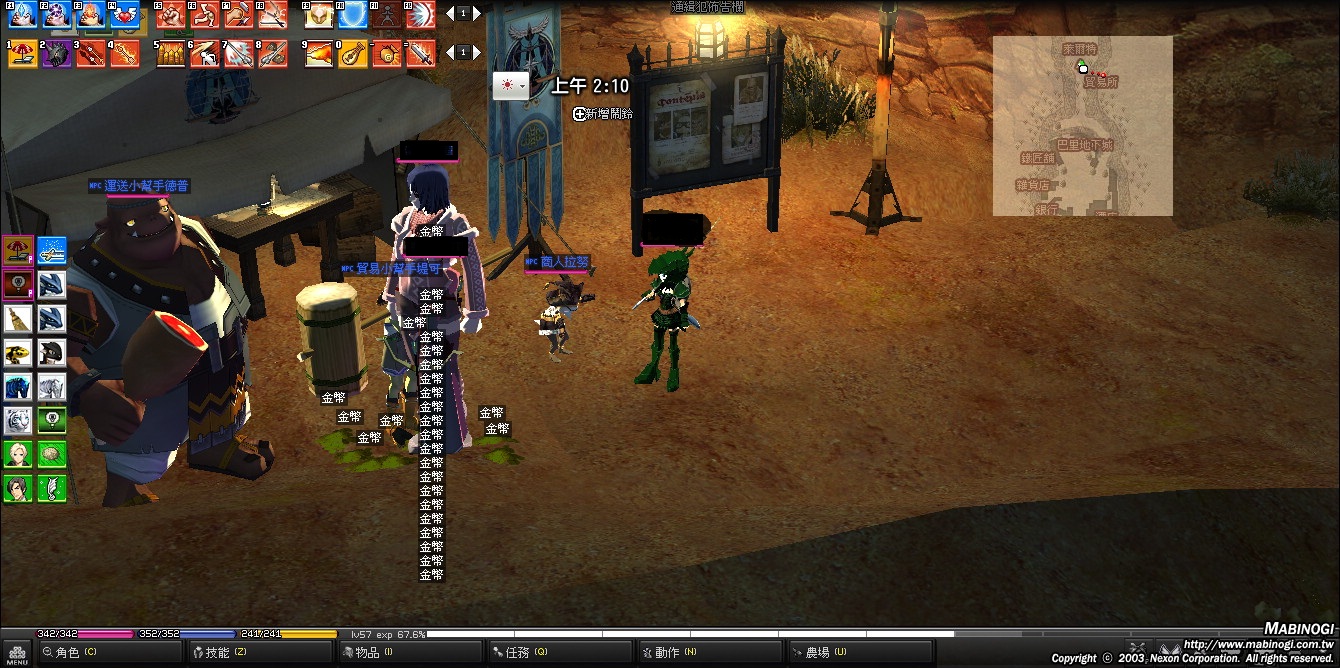
Task: Open the 角色 character menu
Action: click(x=68, y=653)
